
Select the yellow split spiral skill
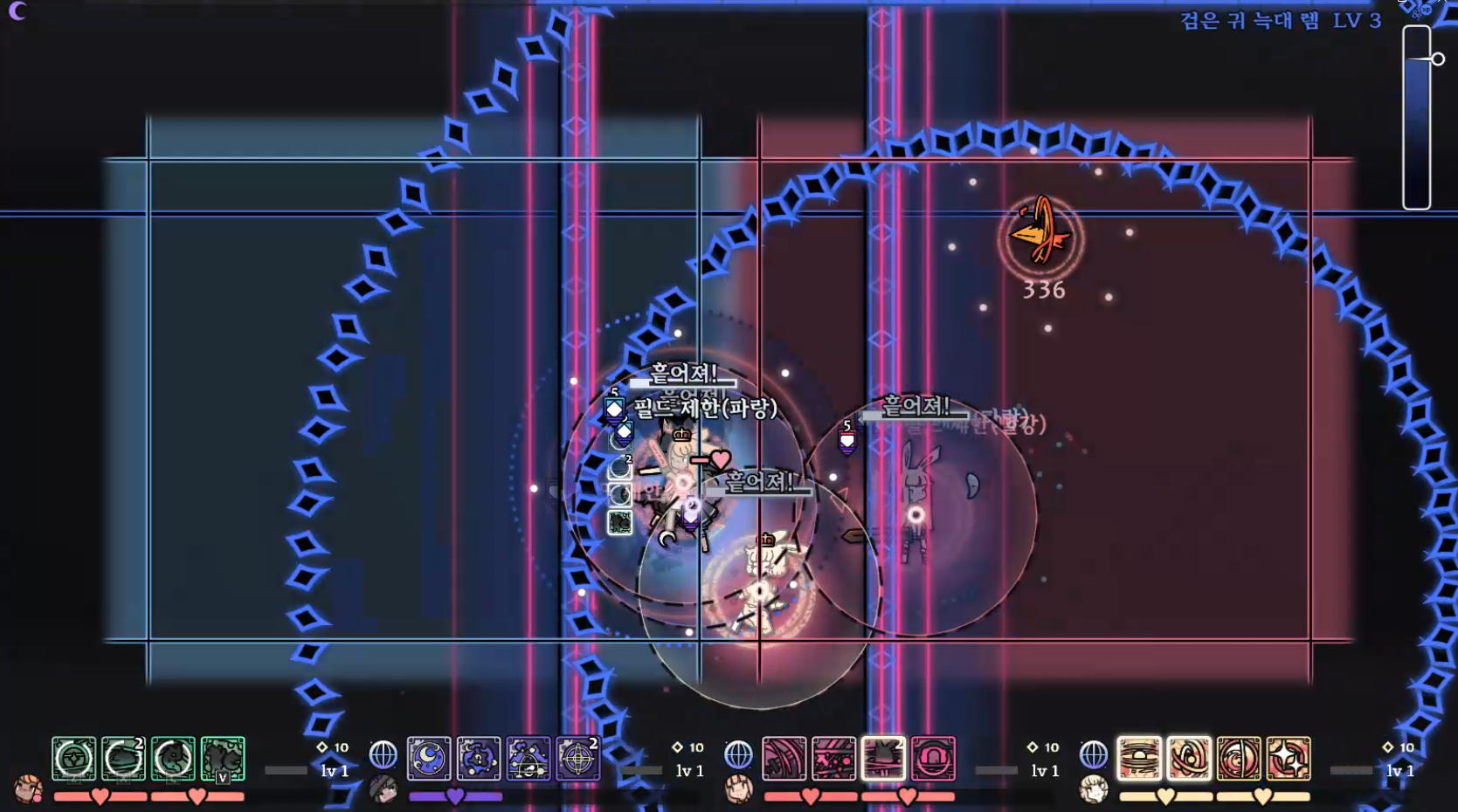[1239, 759]
